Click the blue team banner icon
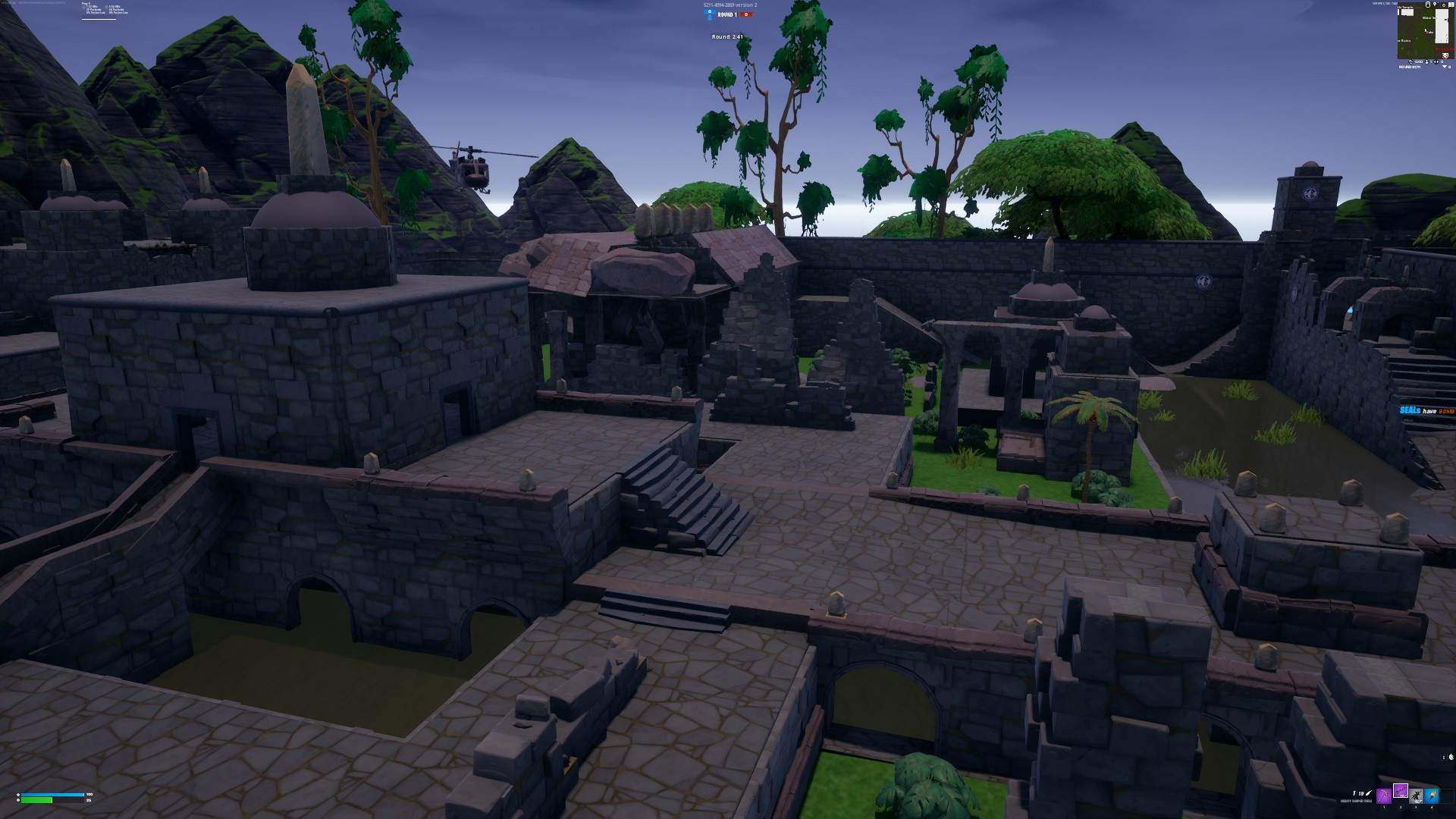The image size is (1456, 819). click(x=709, y=12)
